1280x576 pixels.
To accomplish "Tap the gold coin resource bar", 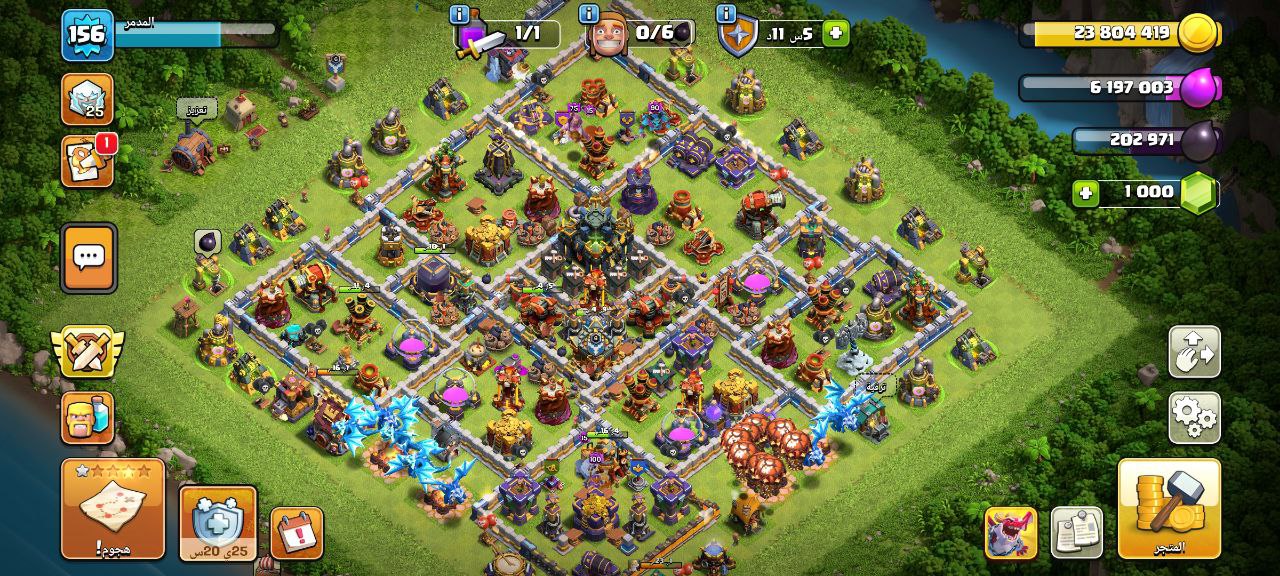I will (1120, 33).
